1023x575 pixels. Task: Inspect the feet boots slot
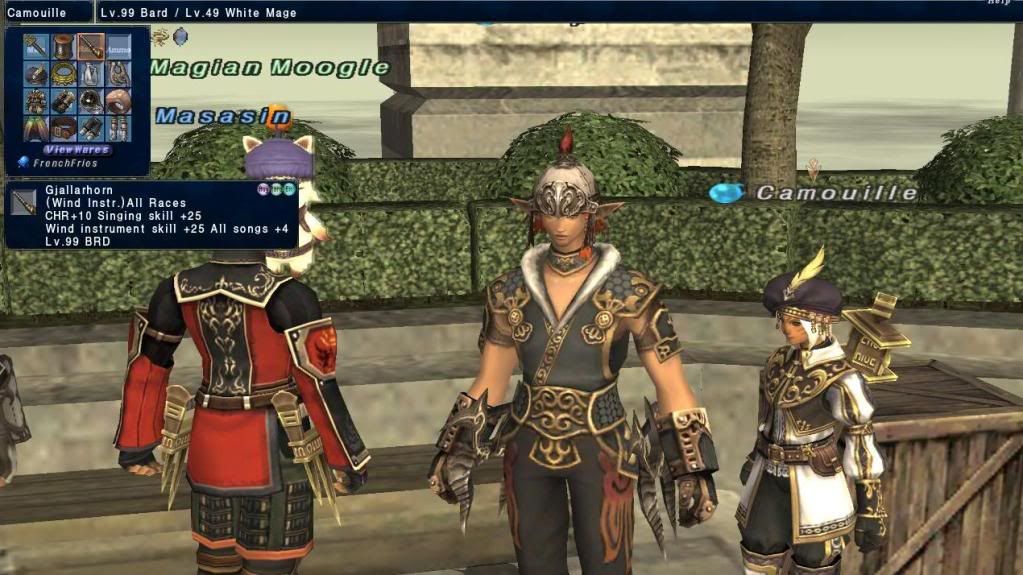pyautogui.click(x=119, y=128)
